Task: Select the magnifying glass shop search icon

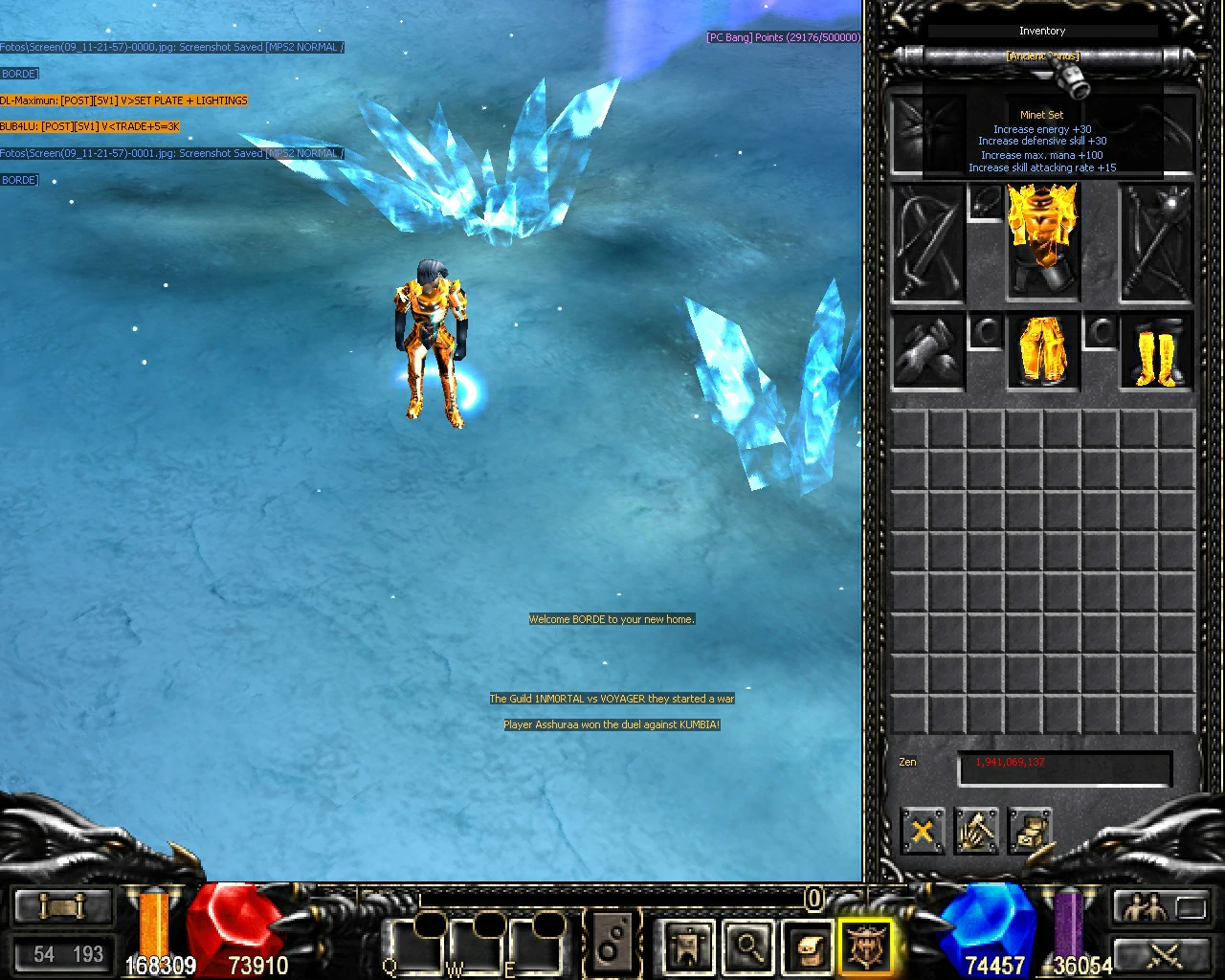Action: coord(748,946)
